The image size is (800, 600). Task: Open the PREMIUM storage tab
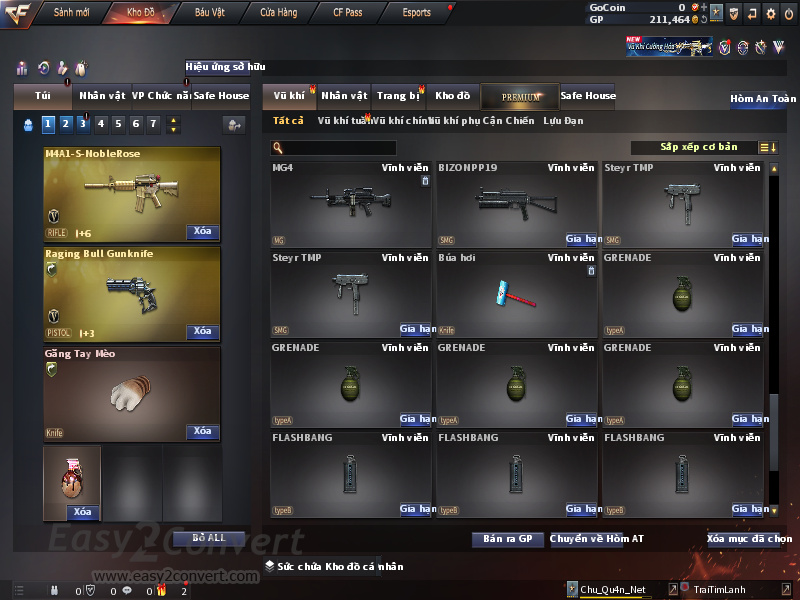(520, 96)
